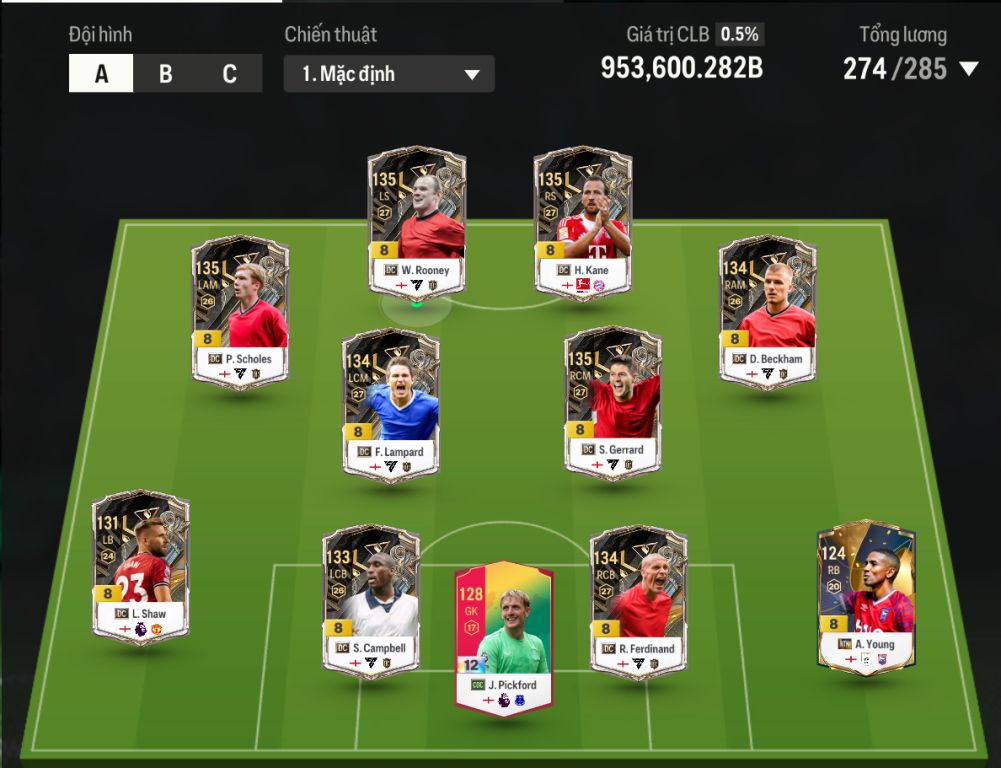Select goalkeeper J. Pickford's card
1001x768 pixels.
[504, 637]
